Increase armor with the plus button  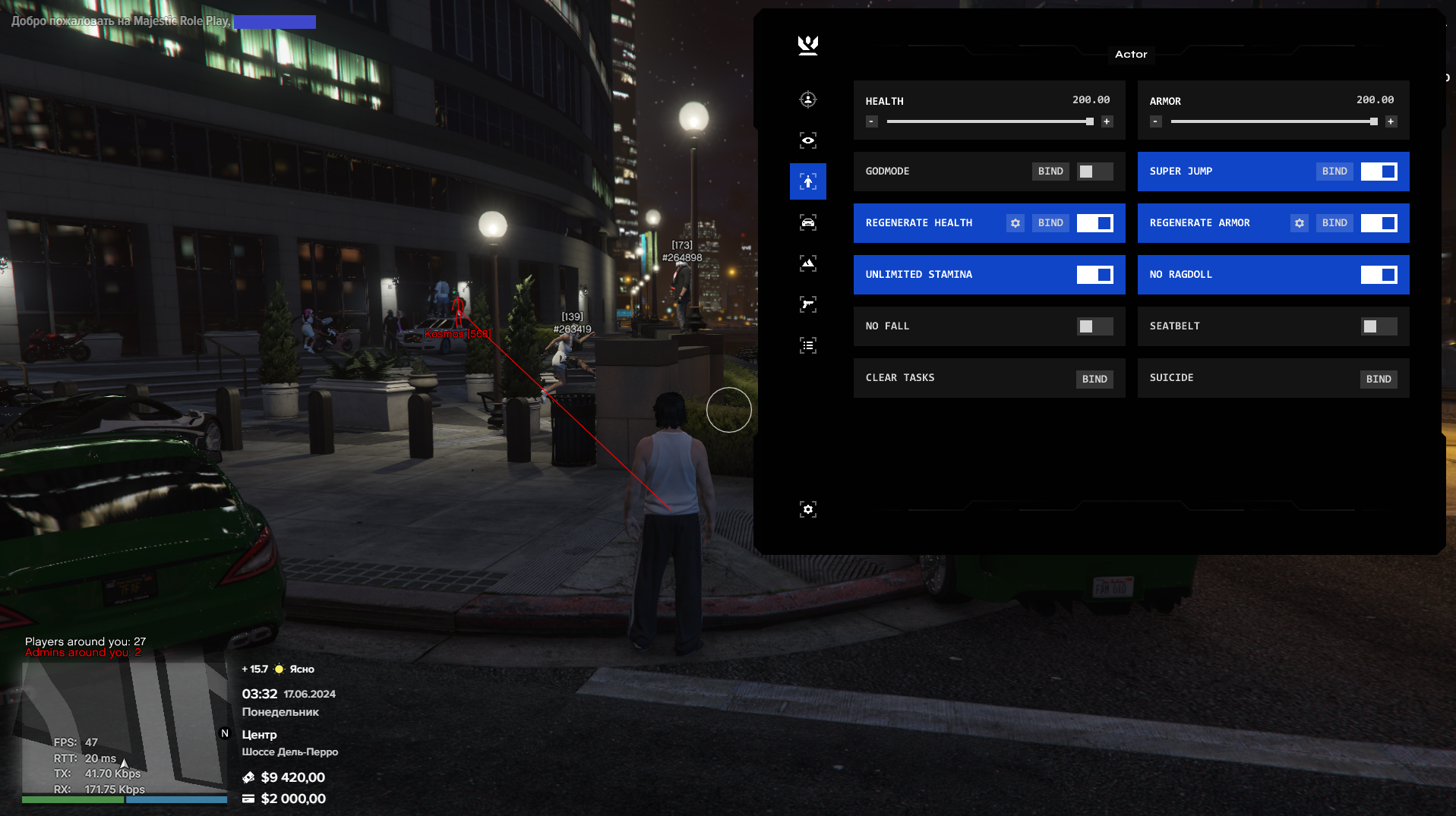(x=1390, y=121)
